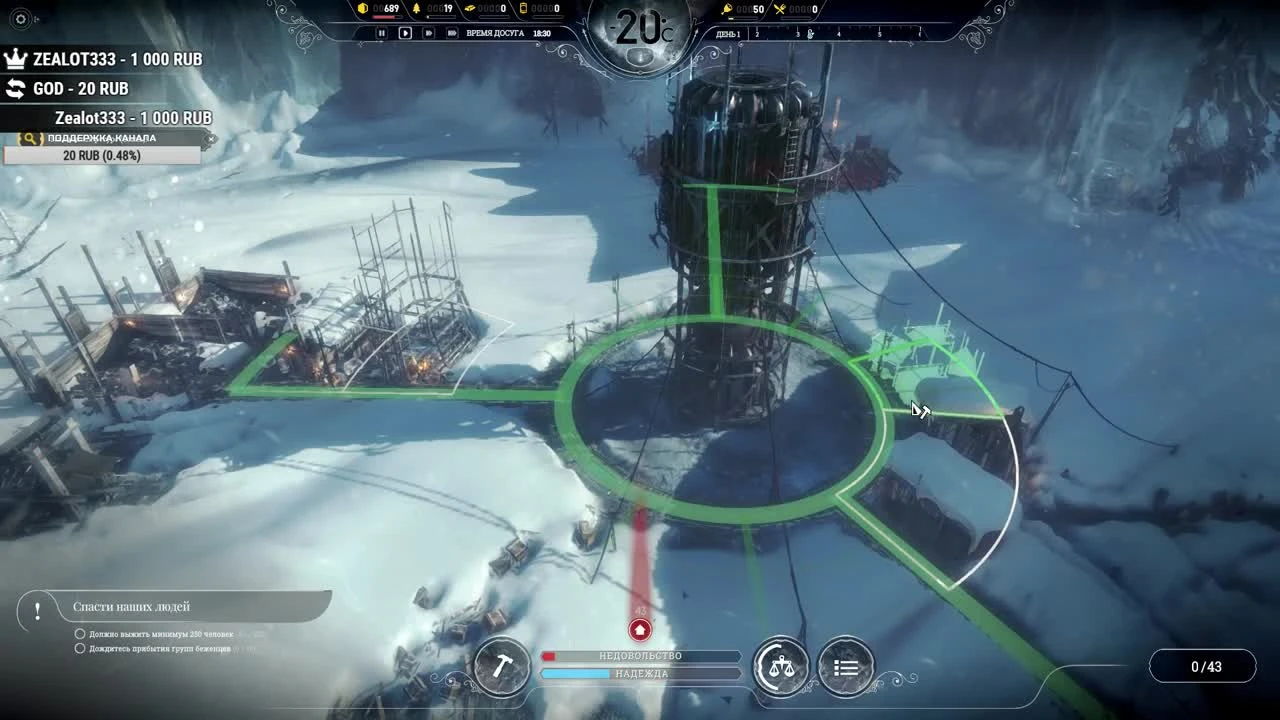This screenshot has height=720, width=1280.
Task: Click the coal resource icon
Action: pyautogui.click(x=363, y=8)
